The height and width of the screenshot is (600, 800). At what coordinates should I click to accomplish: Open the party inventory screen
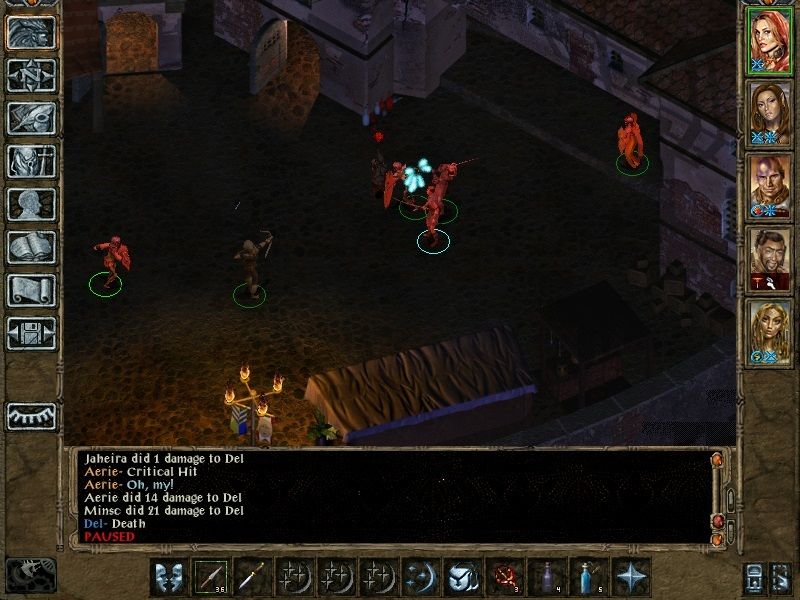click(x=31, y=161)
